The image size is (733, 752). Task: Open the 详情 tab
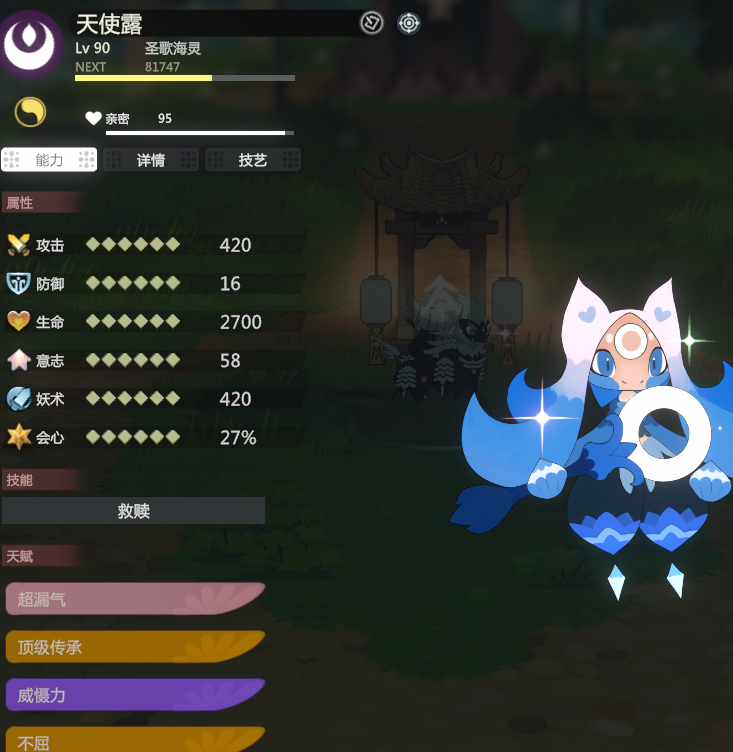151,160
